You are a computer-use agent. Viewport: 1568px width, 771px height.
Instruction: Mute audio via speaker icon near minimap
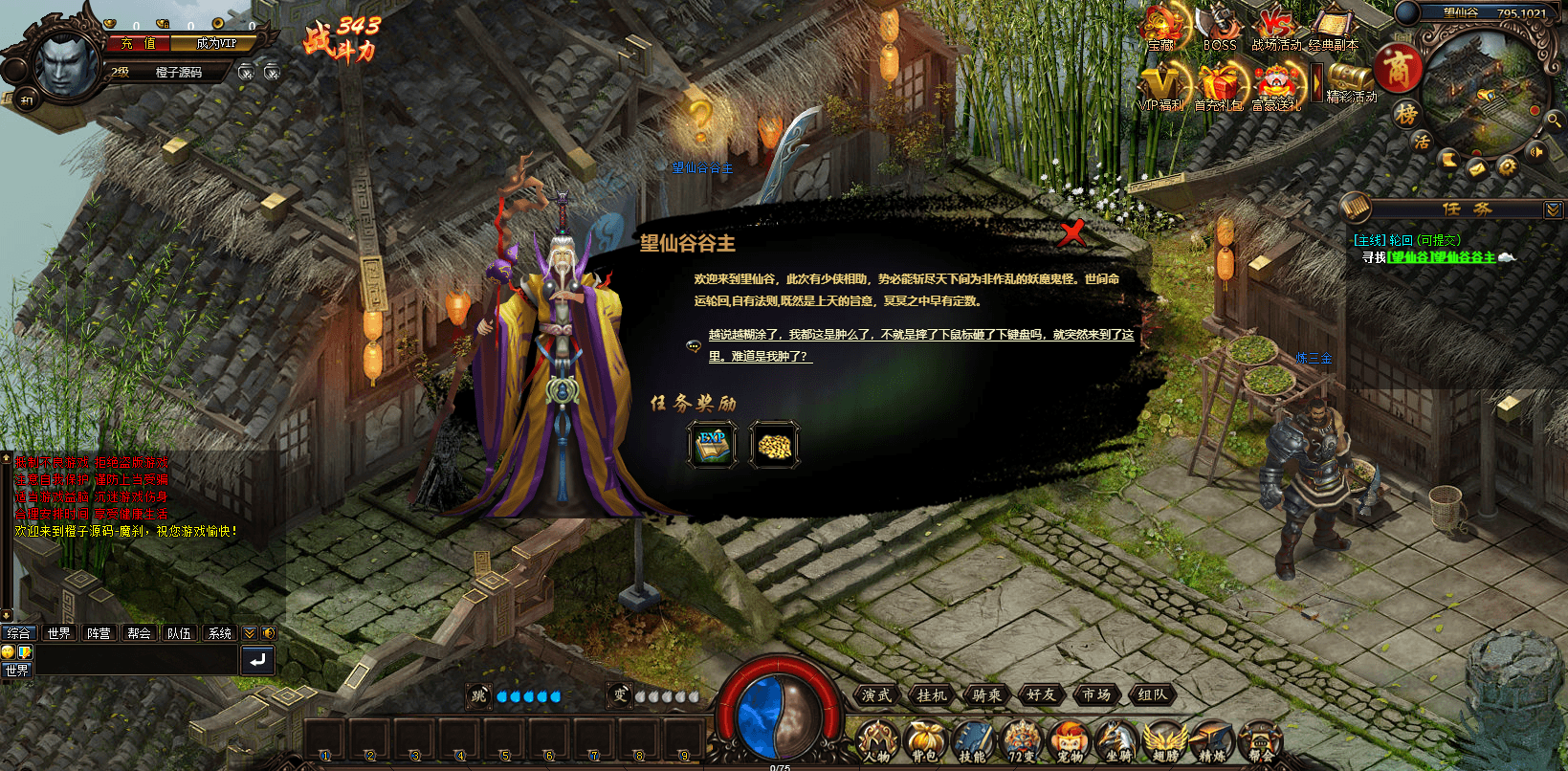[1535, 152]
